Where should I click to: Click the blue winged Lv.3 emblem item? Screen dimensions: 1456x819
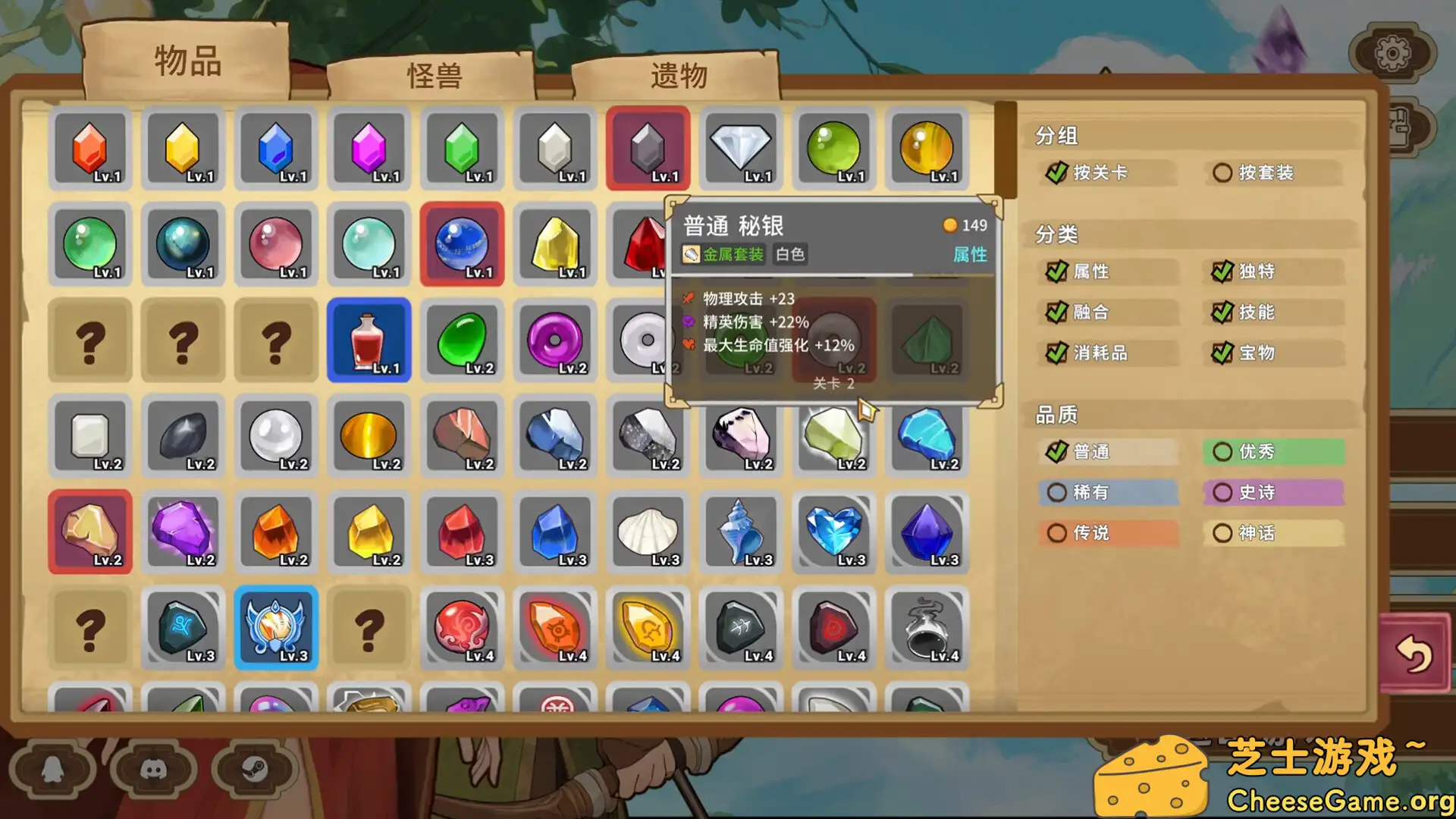[276, 627]
